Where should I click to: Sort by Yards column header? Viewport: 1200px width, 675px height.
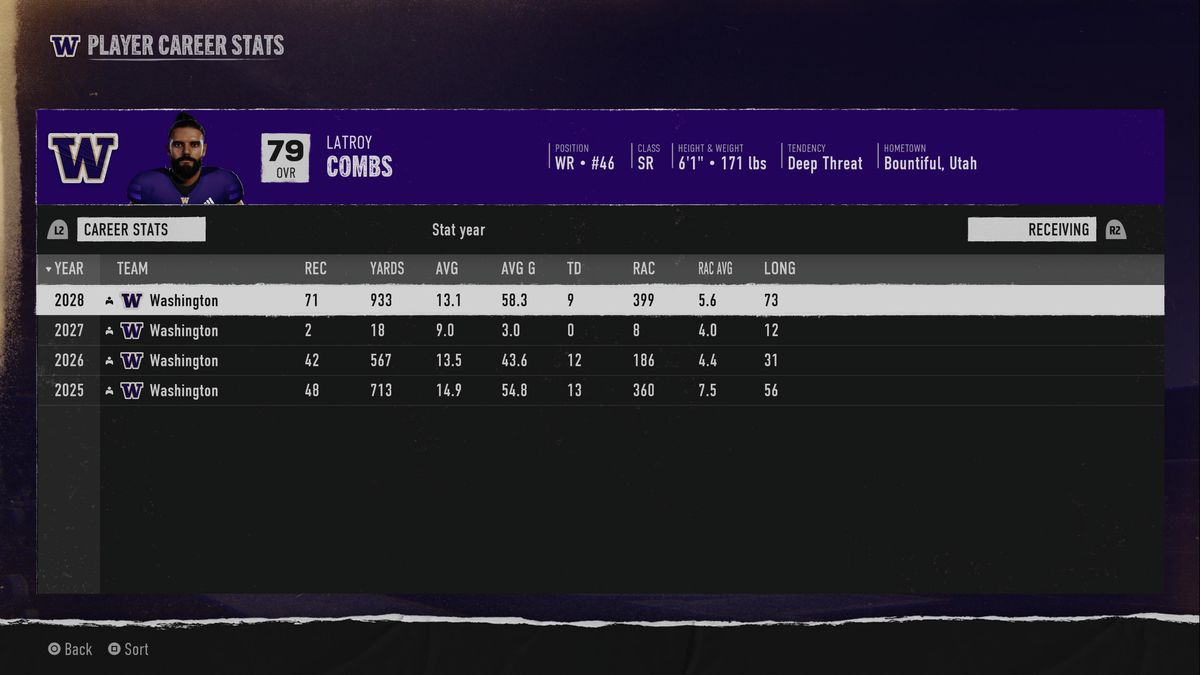tap(387, 268)
